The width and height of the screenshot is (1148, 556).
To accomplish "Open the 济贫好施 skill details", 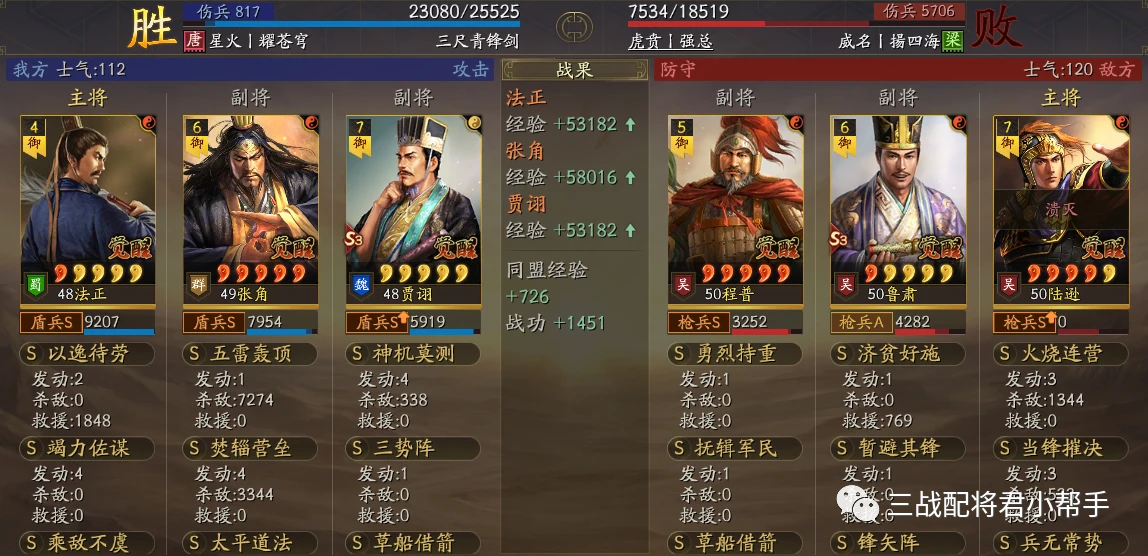I will coord(898,354).
